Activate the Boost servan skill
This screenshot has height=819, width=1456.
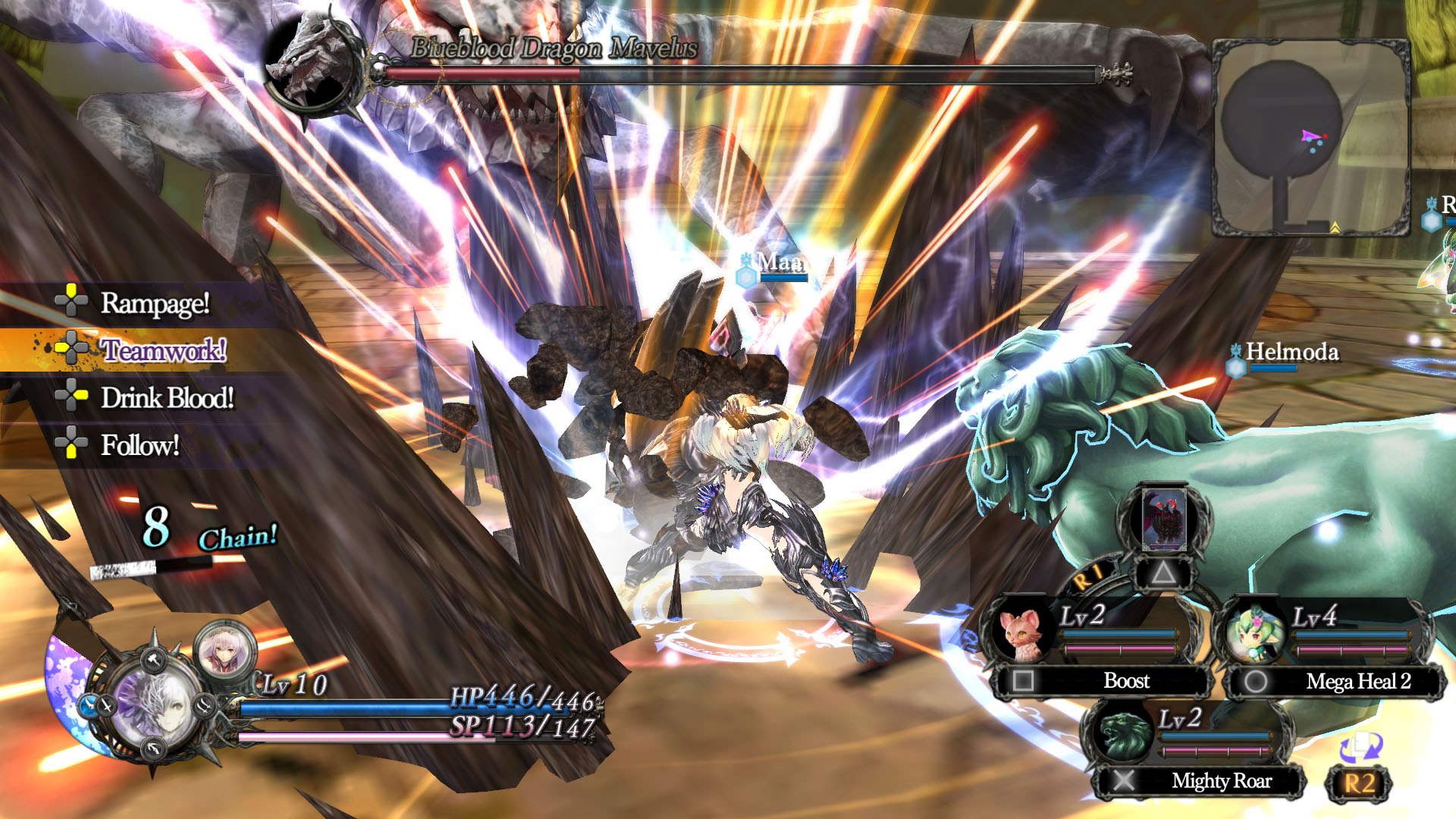click(1125, 681)
